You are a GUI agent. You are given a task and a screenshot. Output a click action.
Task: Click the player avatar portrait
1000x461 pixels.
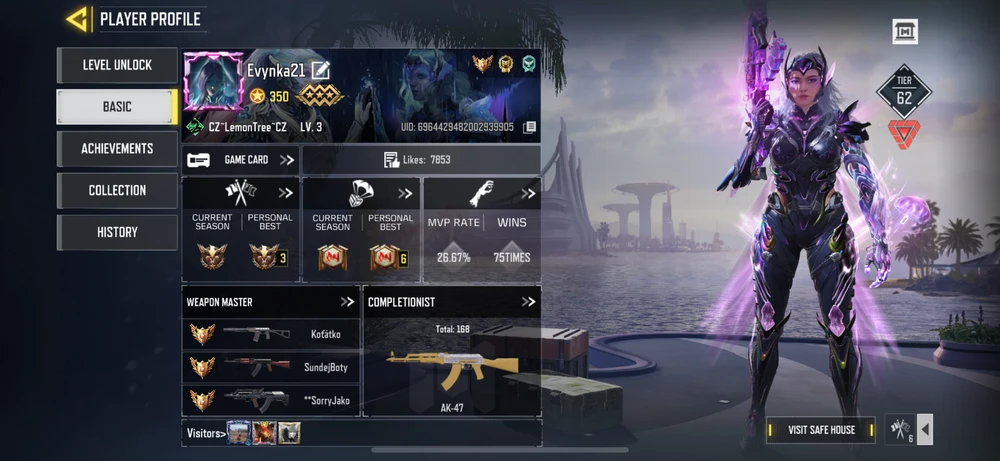pyautogui.click(x=214, y=84)
